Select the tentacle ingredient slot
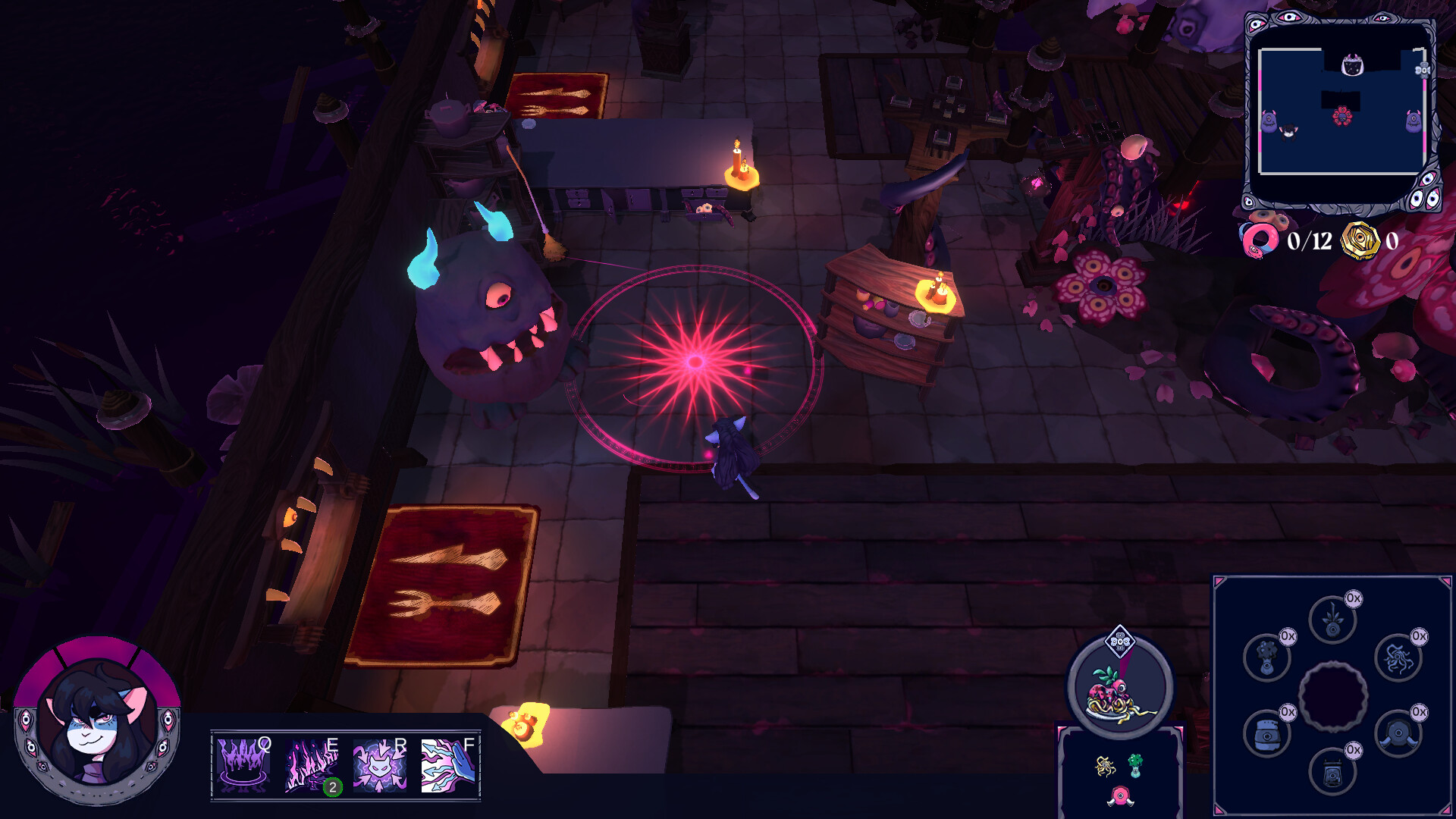 coord(1398,658)
